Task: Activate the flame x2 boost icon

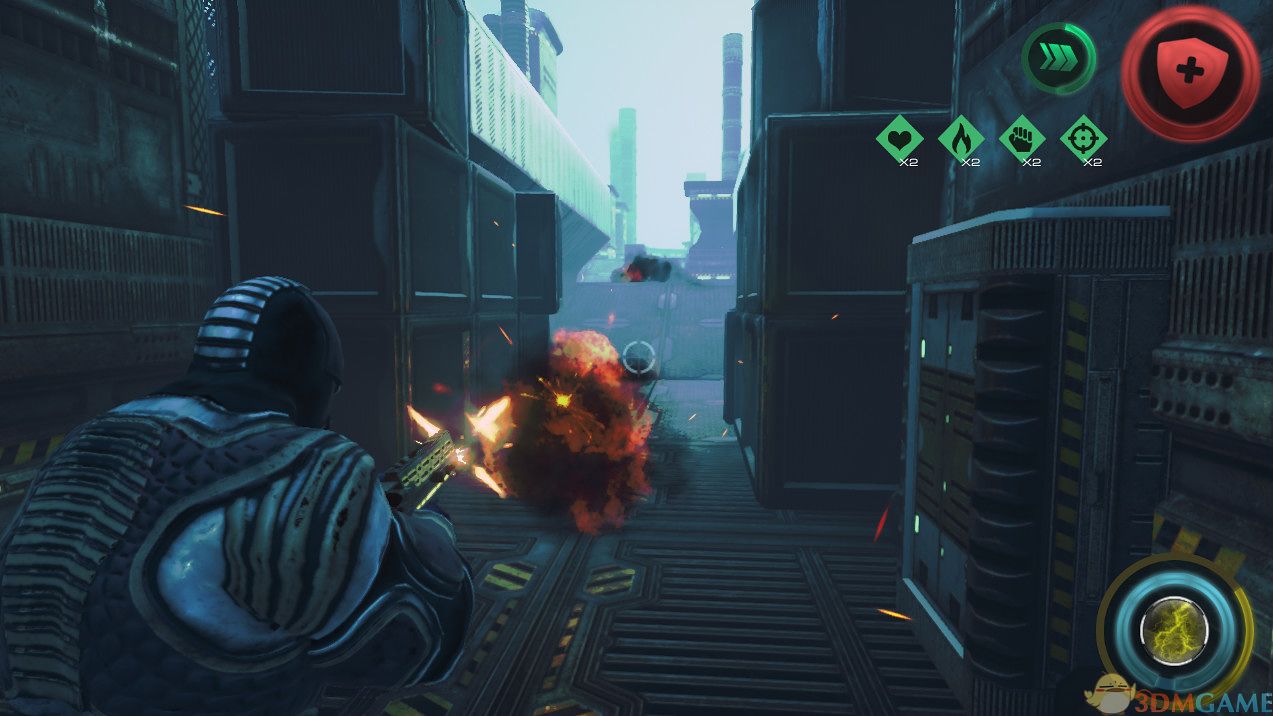Action: coord(960,139)
